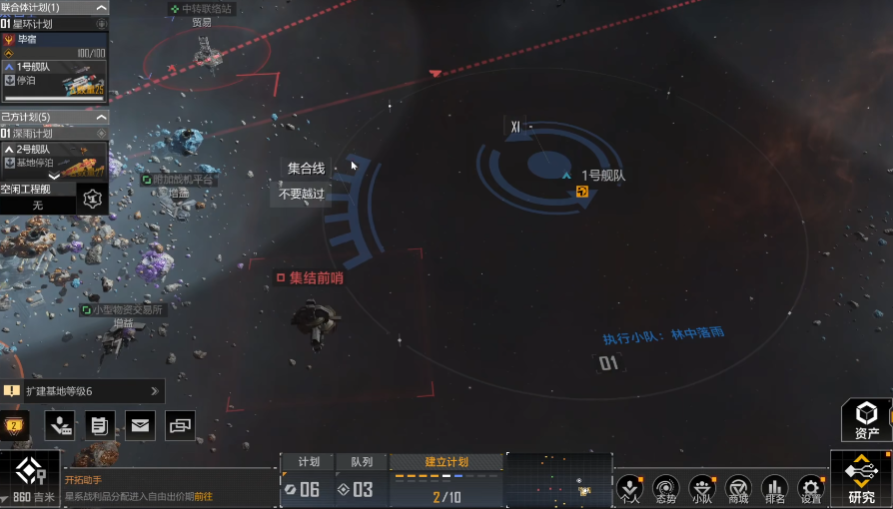Collapse the 联合体计划 section
893x509 pixels.
[100, 7]
